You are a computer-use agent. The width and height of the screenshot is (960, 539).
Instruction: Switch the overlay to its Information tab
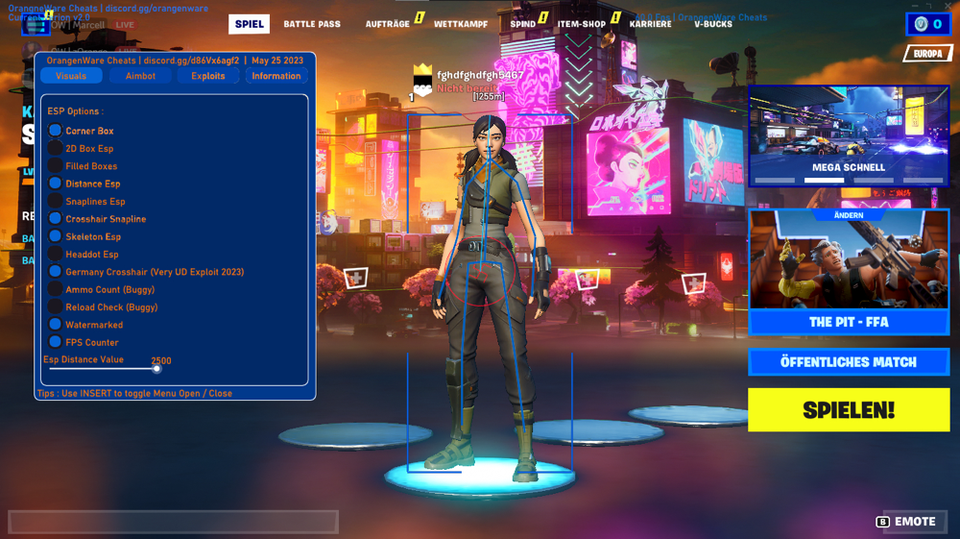click(x=276, y=76)
